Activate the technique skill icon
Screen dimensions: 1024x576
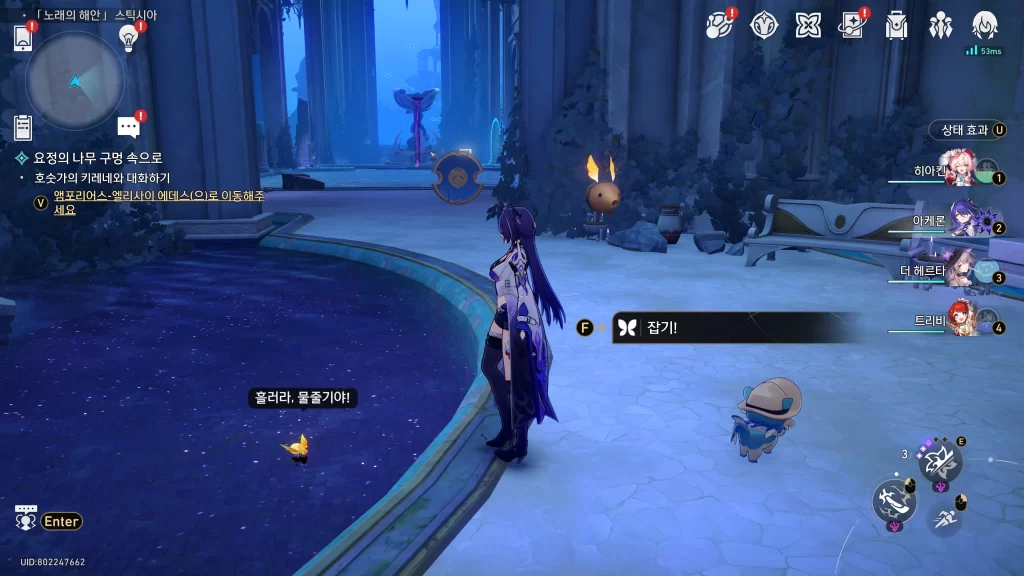940,460
